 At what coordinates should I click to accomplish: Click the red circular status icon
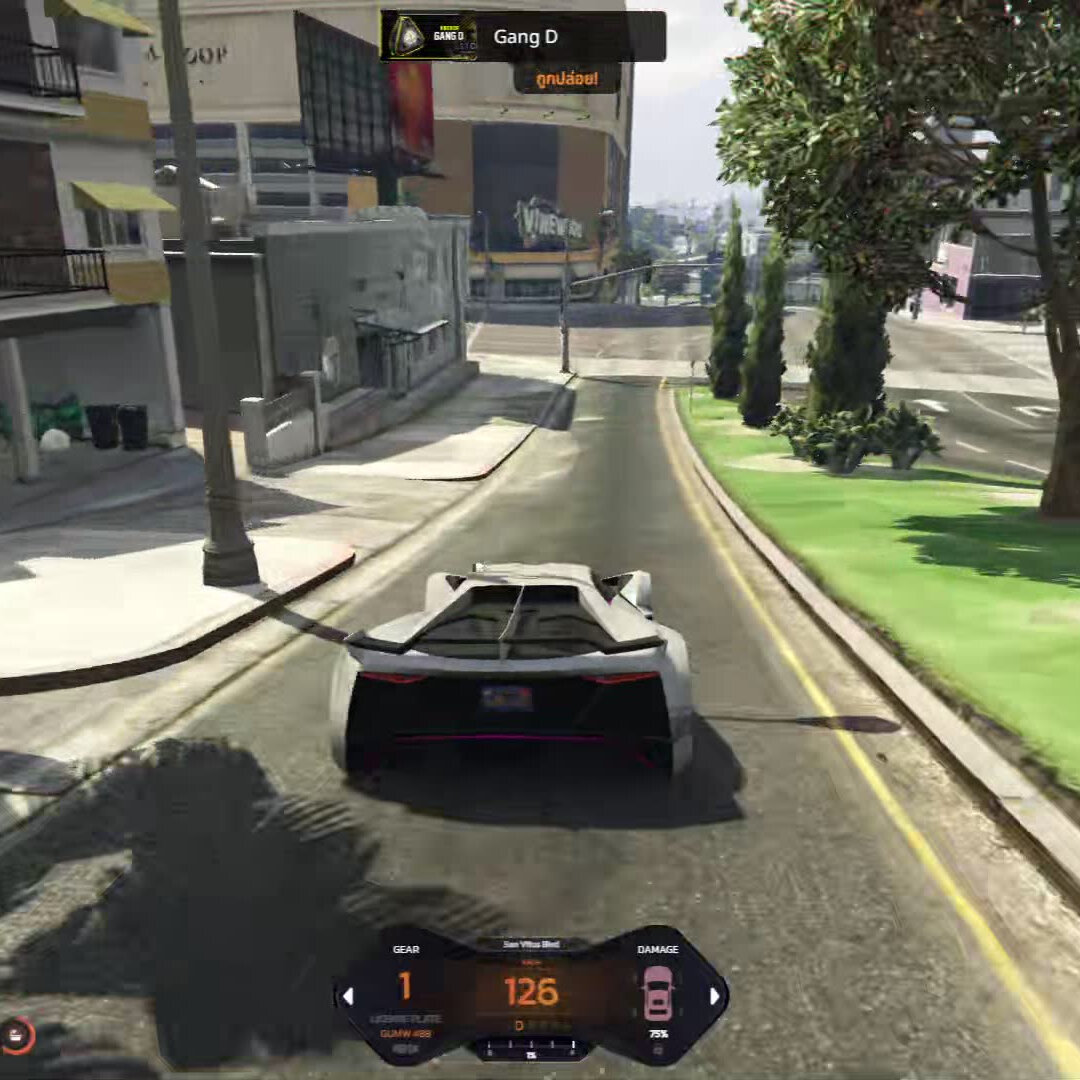click(x=16, y=1034)
